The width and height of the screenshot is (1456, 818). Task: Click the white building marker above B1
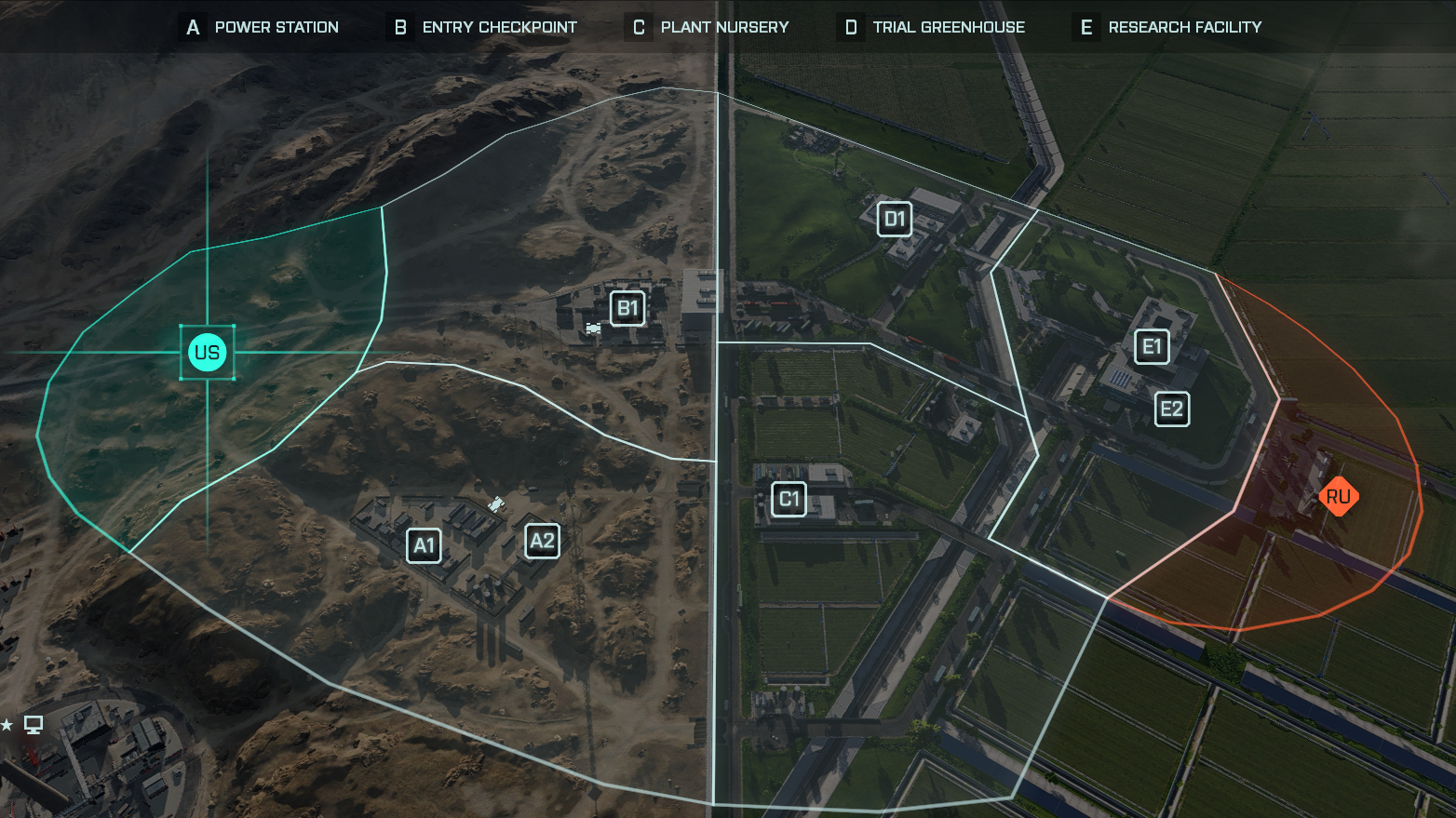click(x=705, y=290)
